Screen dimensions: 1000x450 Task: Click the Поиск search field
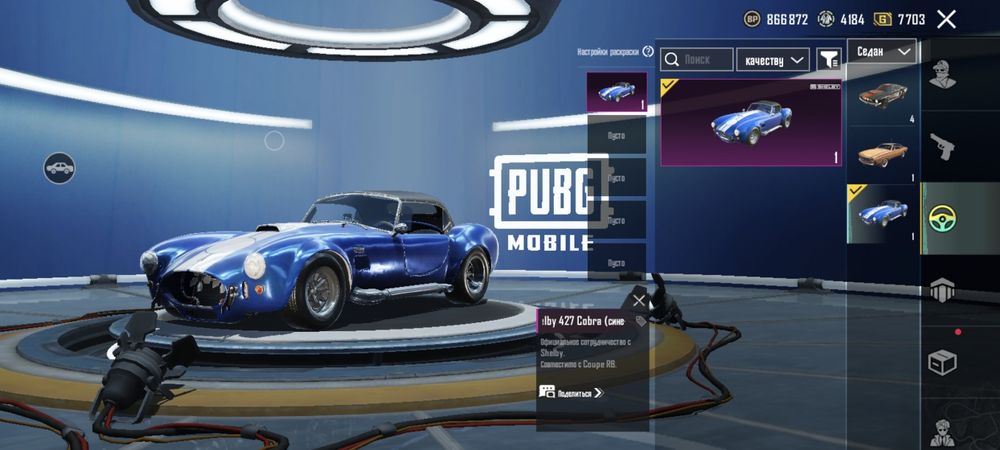pos(697,60)
